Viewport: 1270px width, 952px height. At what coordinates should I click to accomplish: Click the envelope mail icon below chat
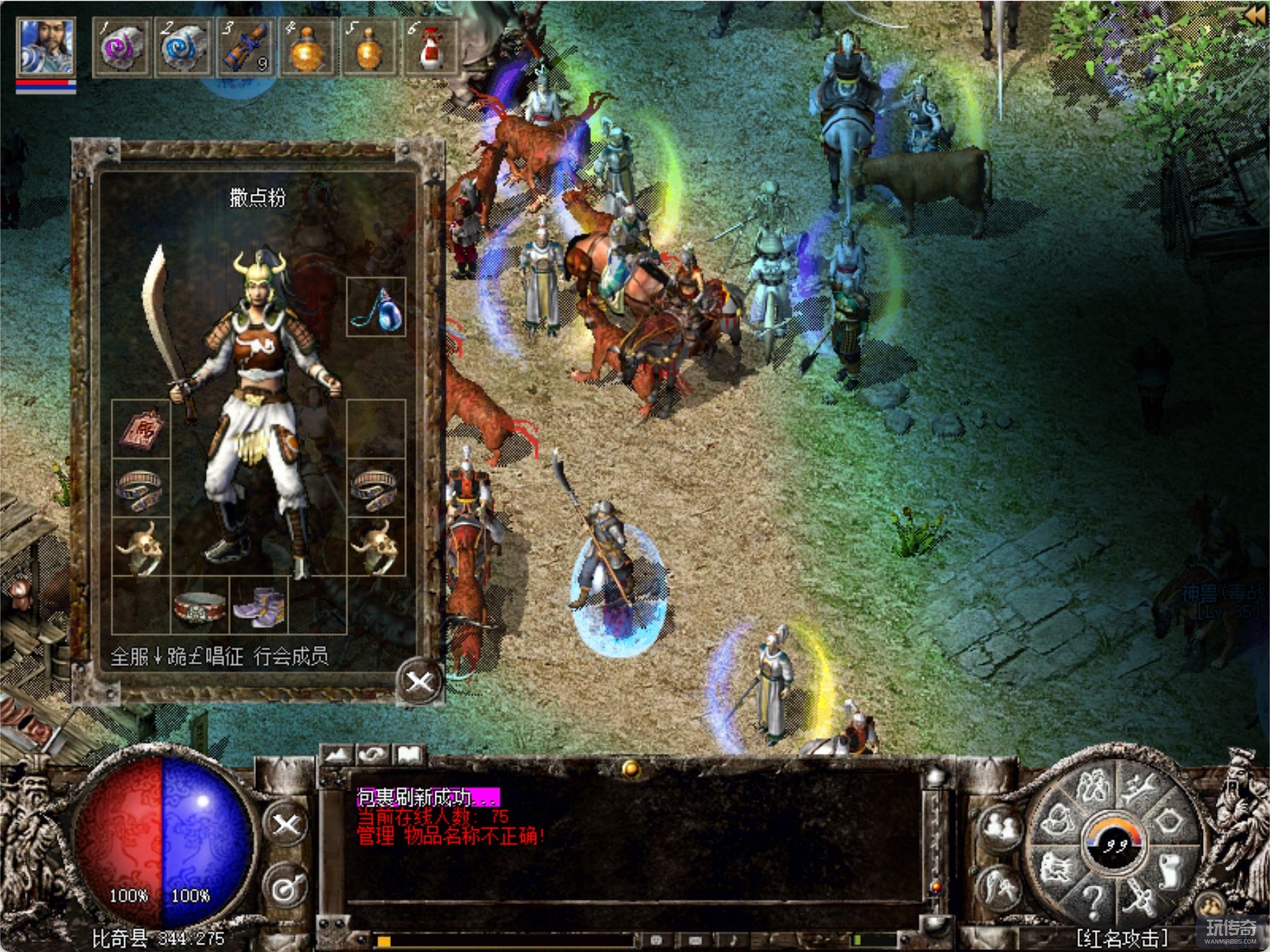tap(695, 940)
